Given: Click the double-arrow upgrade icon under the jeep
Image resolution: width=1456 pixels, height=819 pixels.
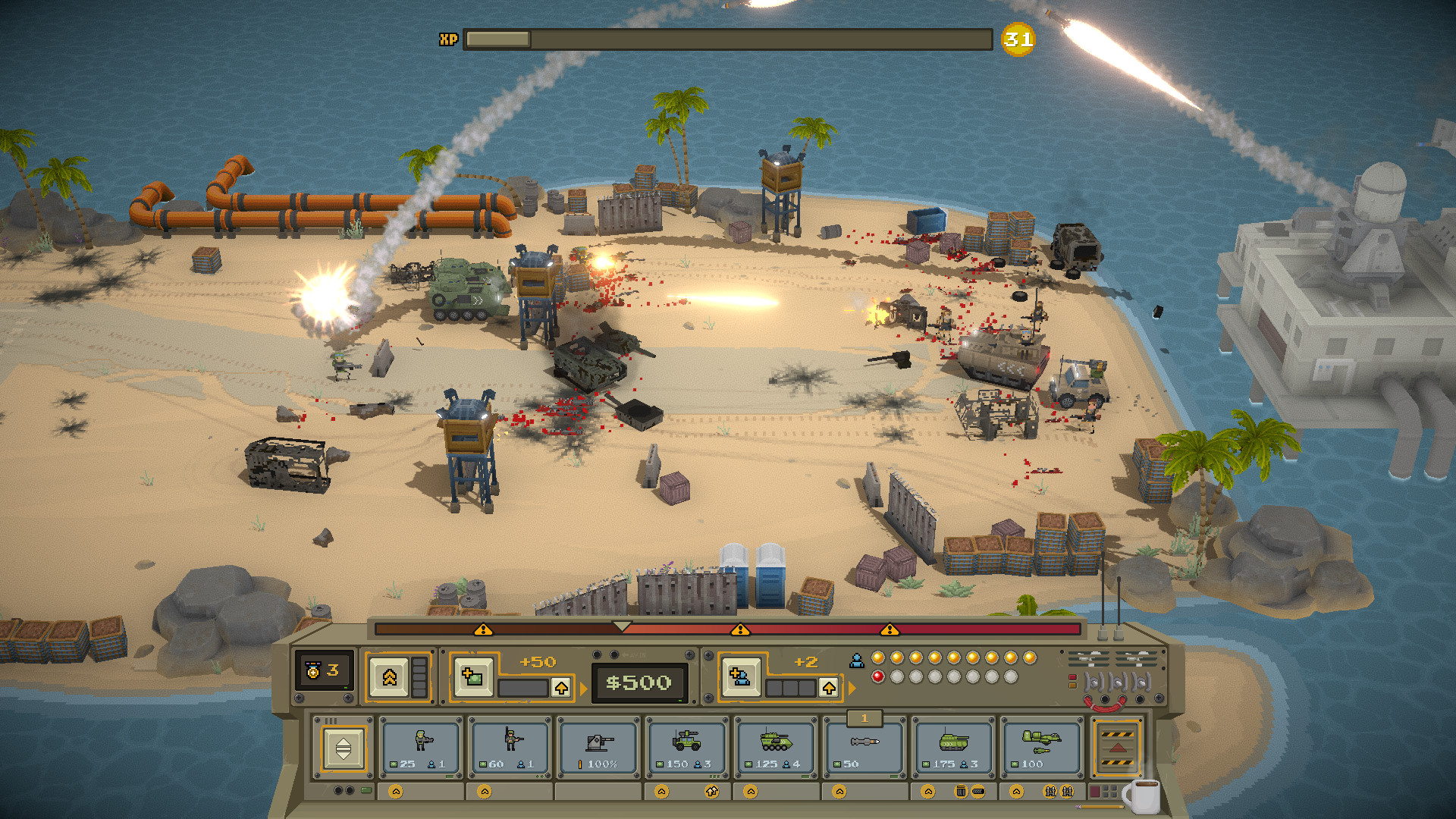Looking at the screenshot, I should [x=711, y=792].
